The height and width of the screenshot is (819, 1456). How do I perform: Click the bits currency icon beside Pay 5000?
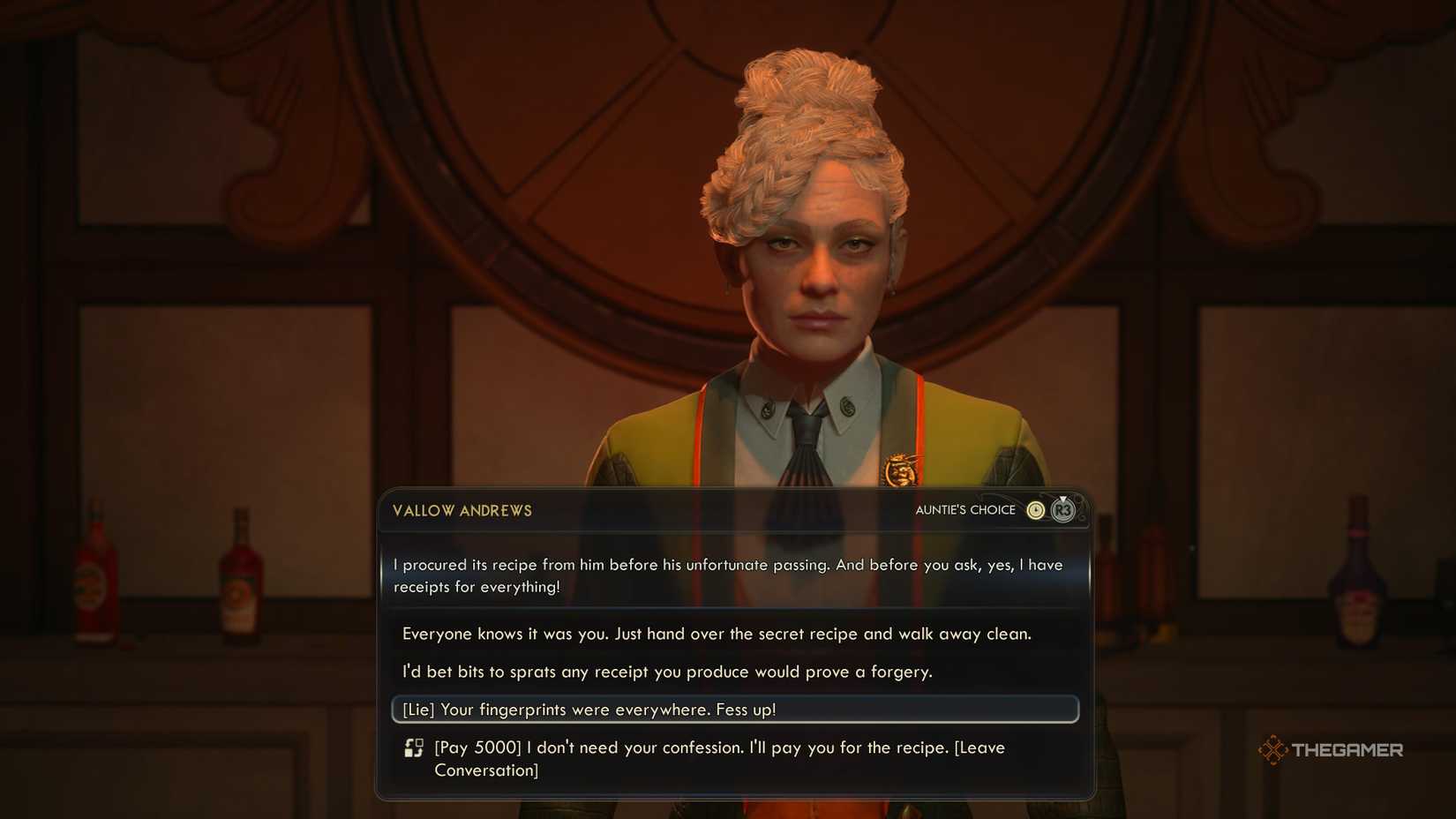[x=413, y=748]
